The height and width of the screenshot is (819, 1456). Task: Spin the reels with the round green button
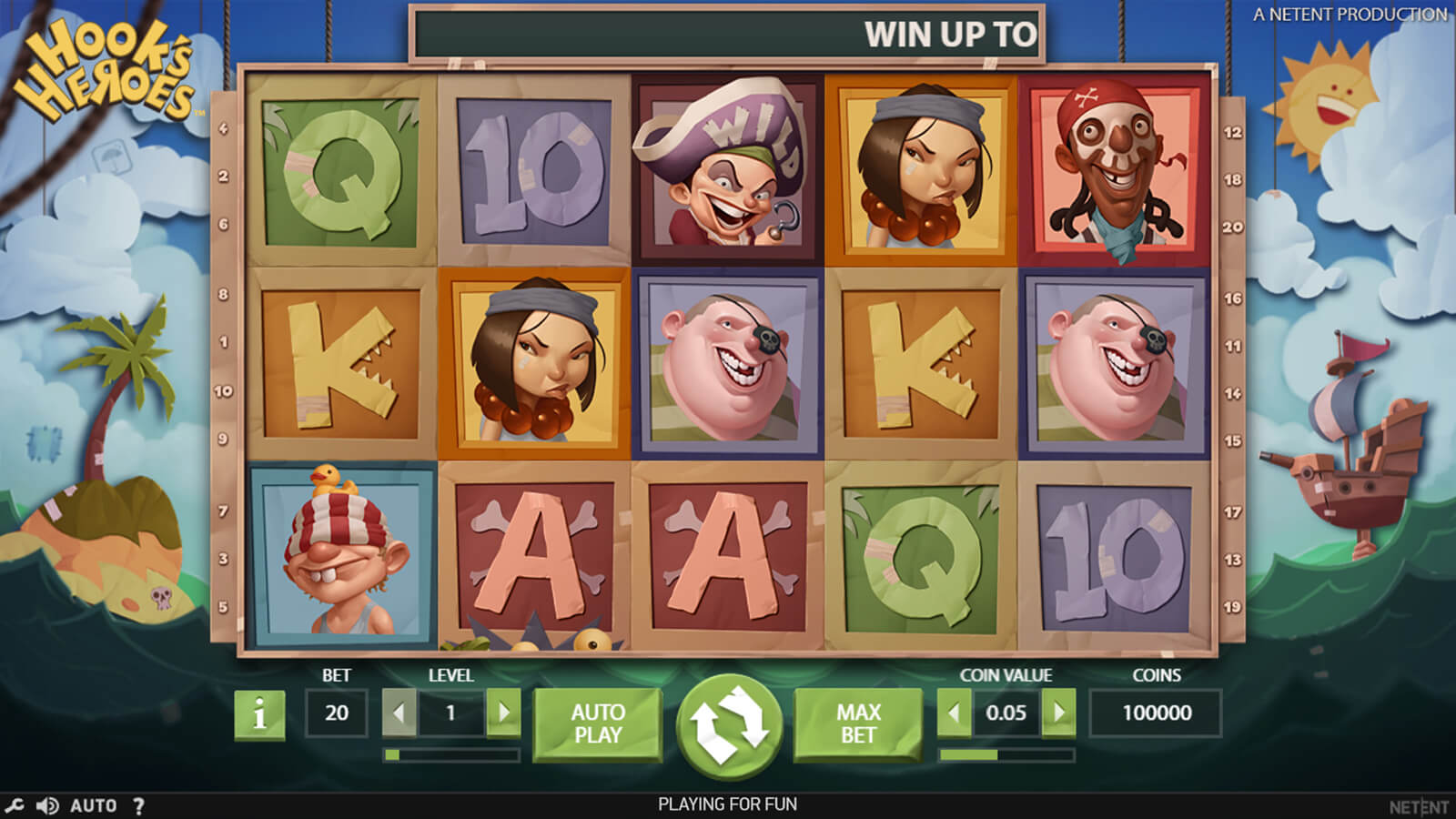click(729, 724)
